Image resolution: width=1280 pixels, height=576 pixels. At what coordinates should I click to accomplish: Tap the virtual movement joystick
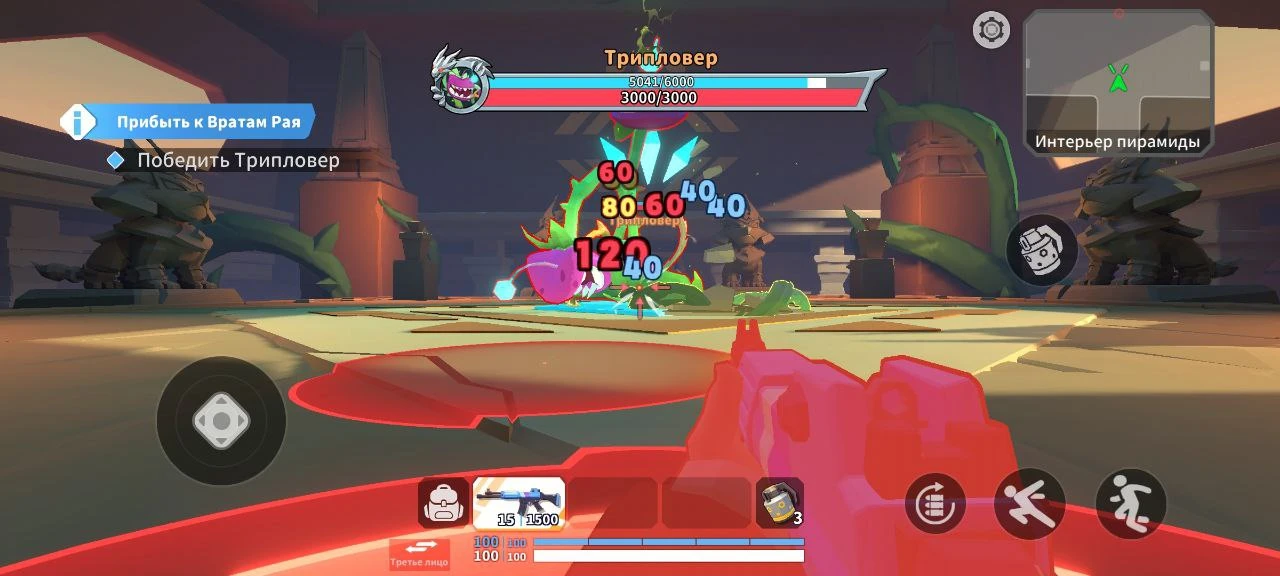tap(221, 421)
